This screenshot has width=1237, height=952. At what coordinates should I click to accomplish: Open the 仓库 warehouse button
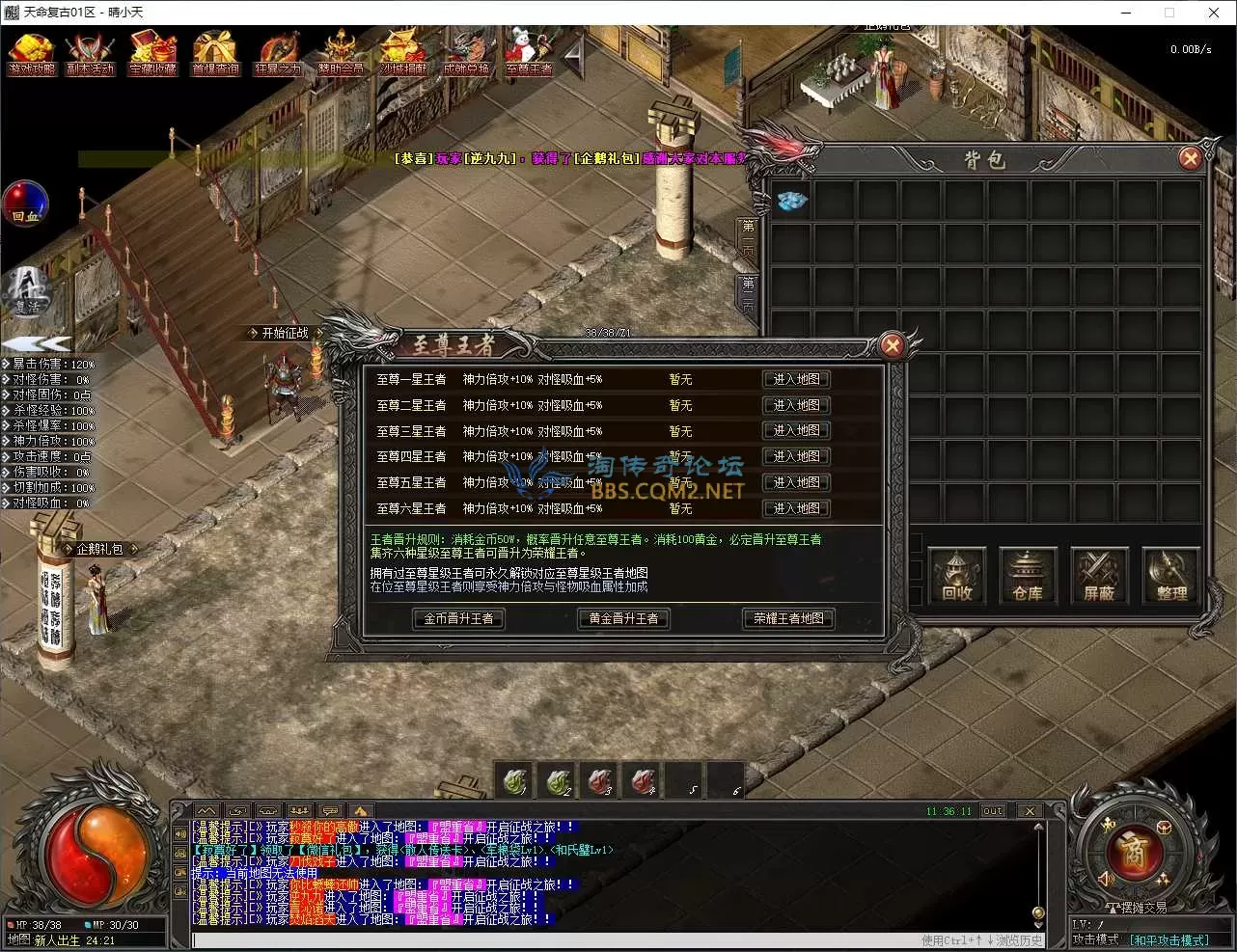[1028, 578]
